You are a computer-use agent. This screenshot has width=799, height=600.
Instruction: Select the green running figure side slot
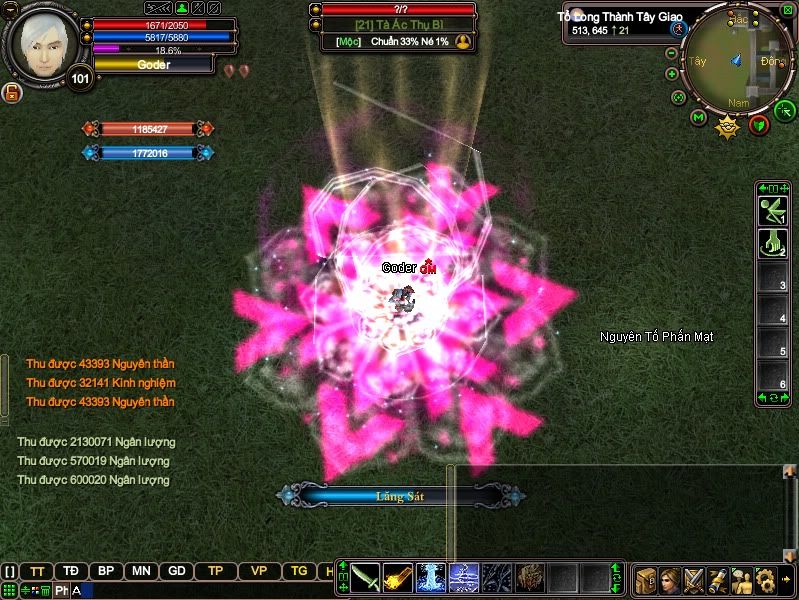772,210
